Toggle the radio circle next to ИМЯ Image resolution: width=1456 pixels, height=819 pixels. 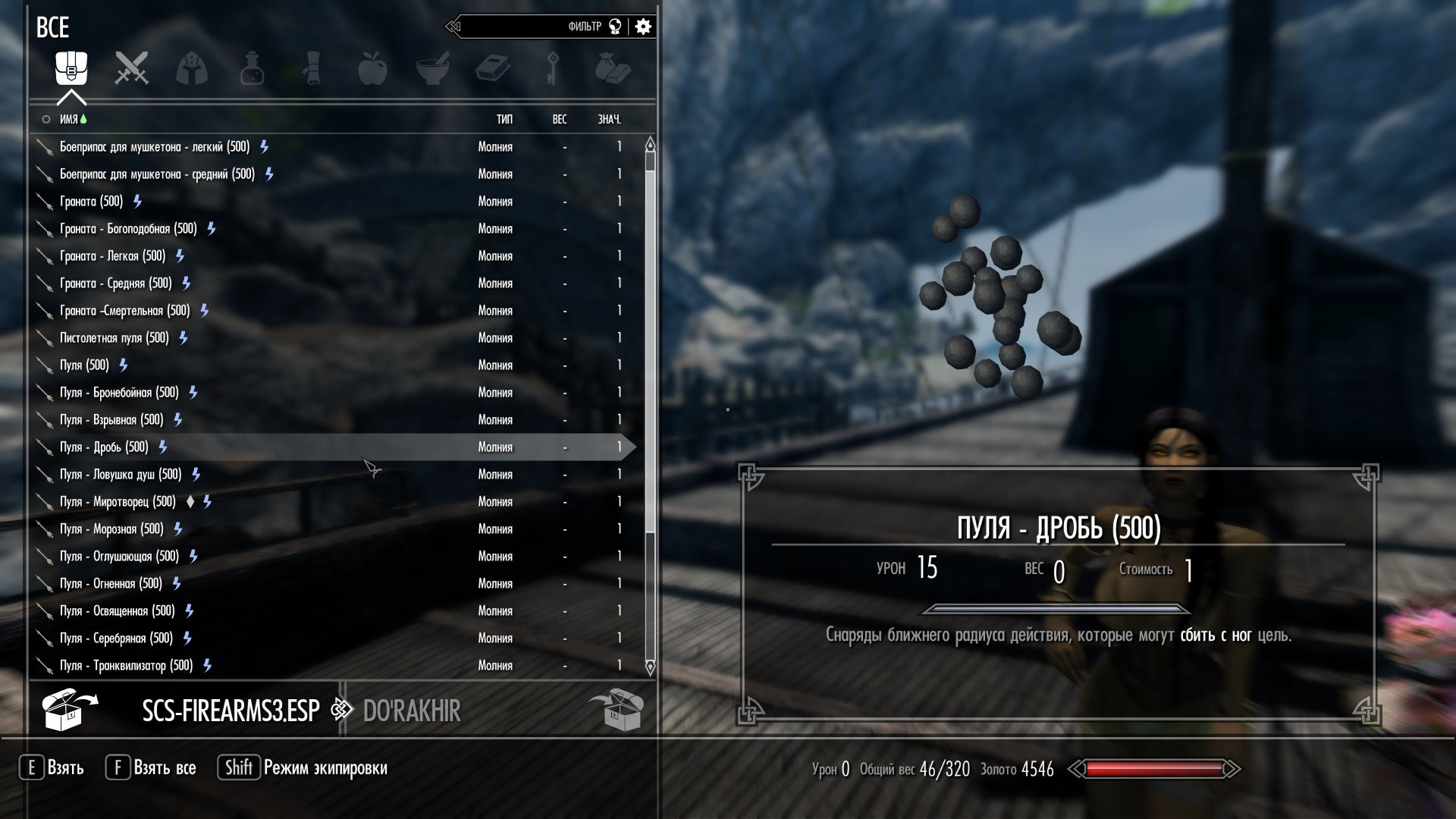coord(45,119)
